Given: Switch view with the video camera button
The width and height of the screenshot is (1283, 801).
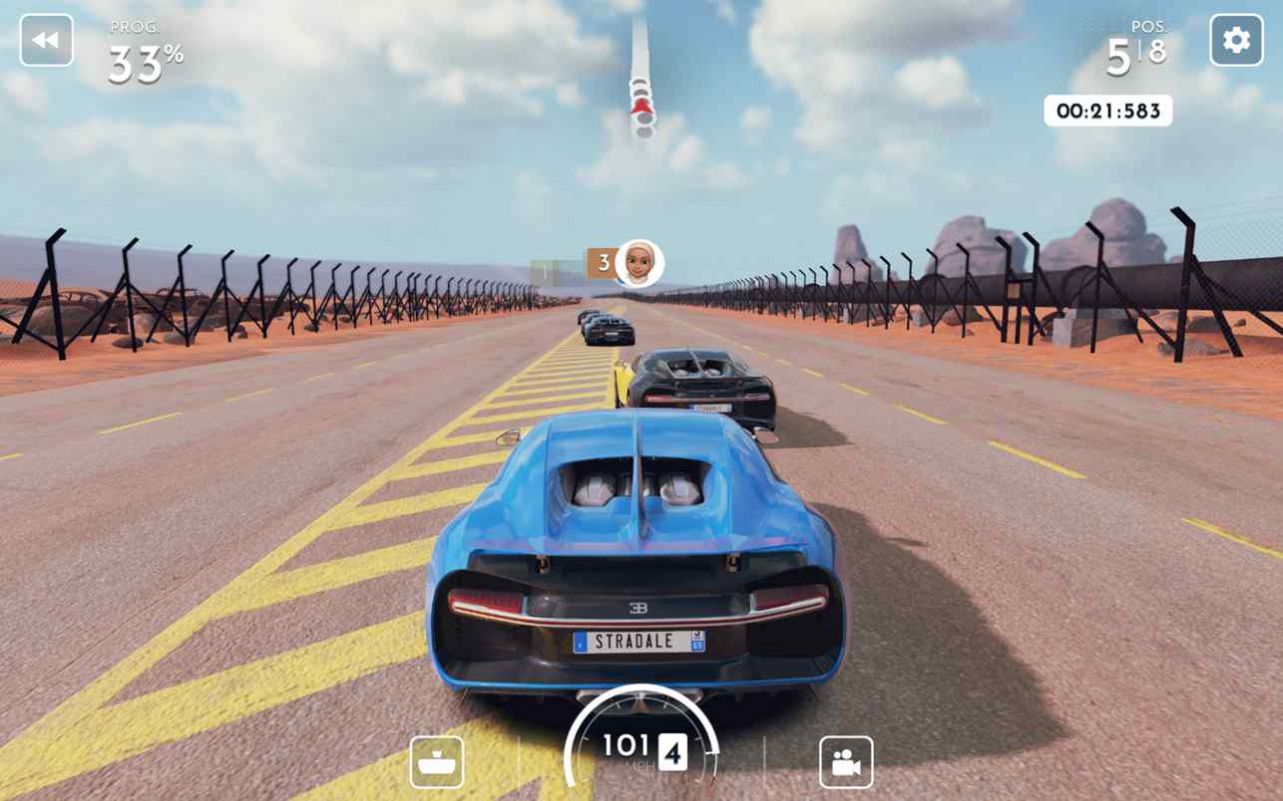Looking at the screenshot, I should point(846,762).
